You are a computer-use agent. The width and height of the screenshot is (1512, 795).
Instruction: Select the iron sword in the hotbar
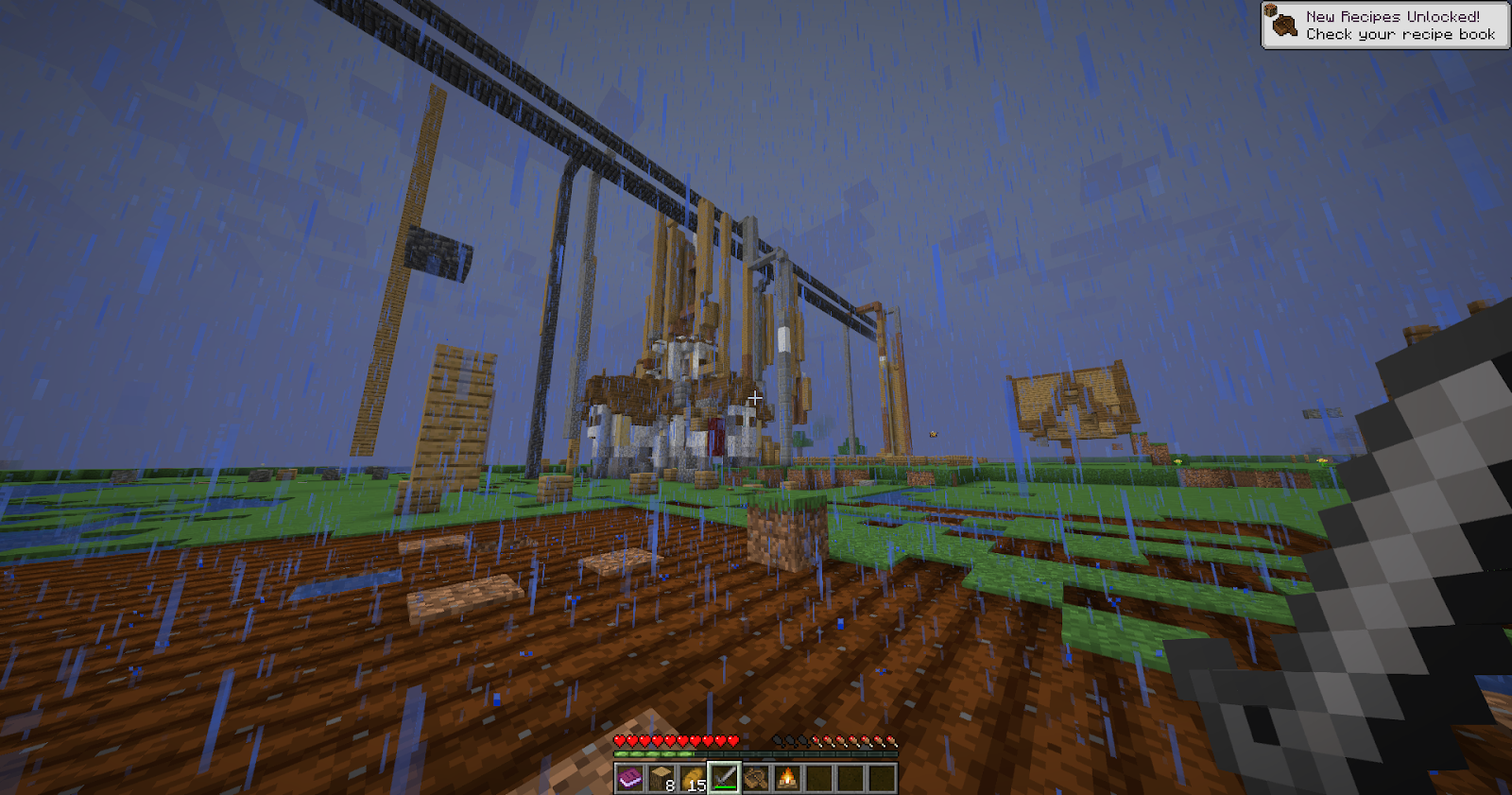[724, 777]
